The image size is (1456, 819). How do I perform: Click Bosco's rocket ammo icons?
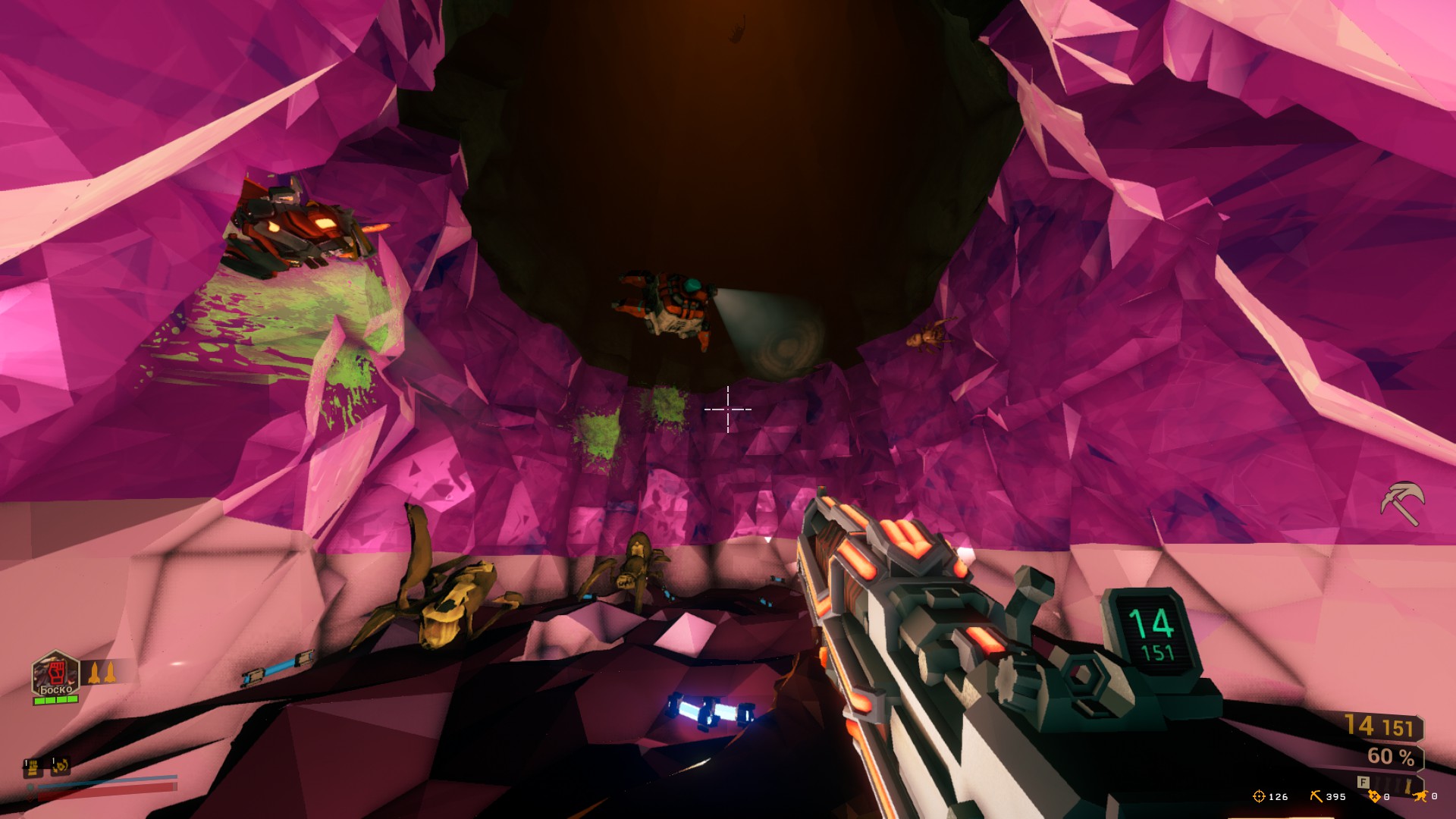click(101, 673)
